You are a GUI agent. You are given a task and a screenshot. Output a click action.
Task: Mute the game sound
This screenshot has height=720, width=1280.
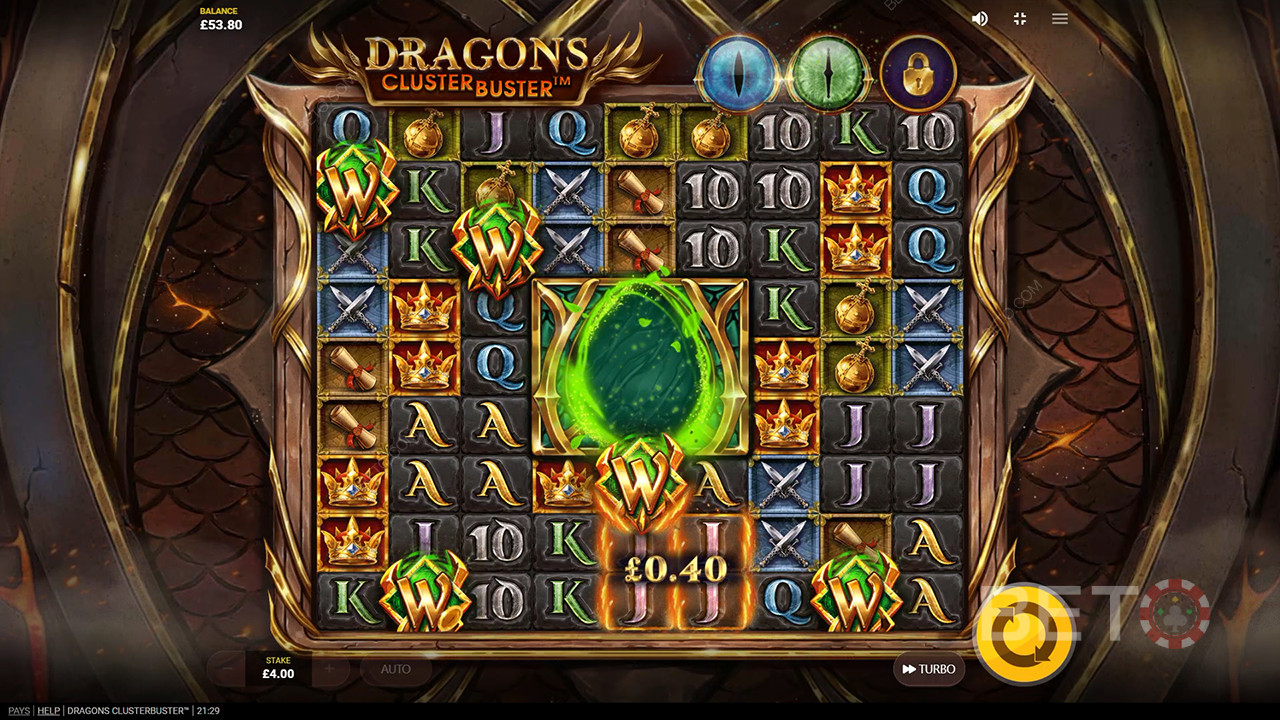pyautogui.click(x=980, y=19)
